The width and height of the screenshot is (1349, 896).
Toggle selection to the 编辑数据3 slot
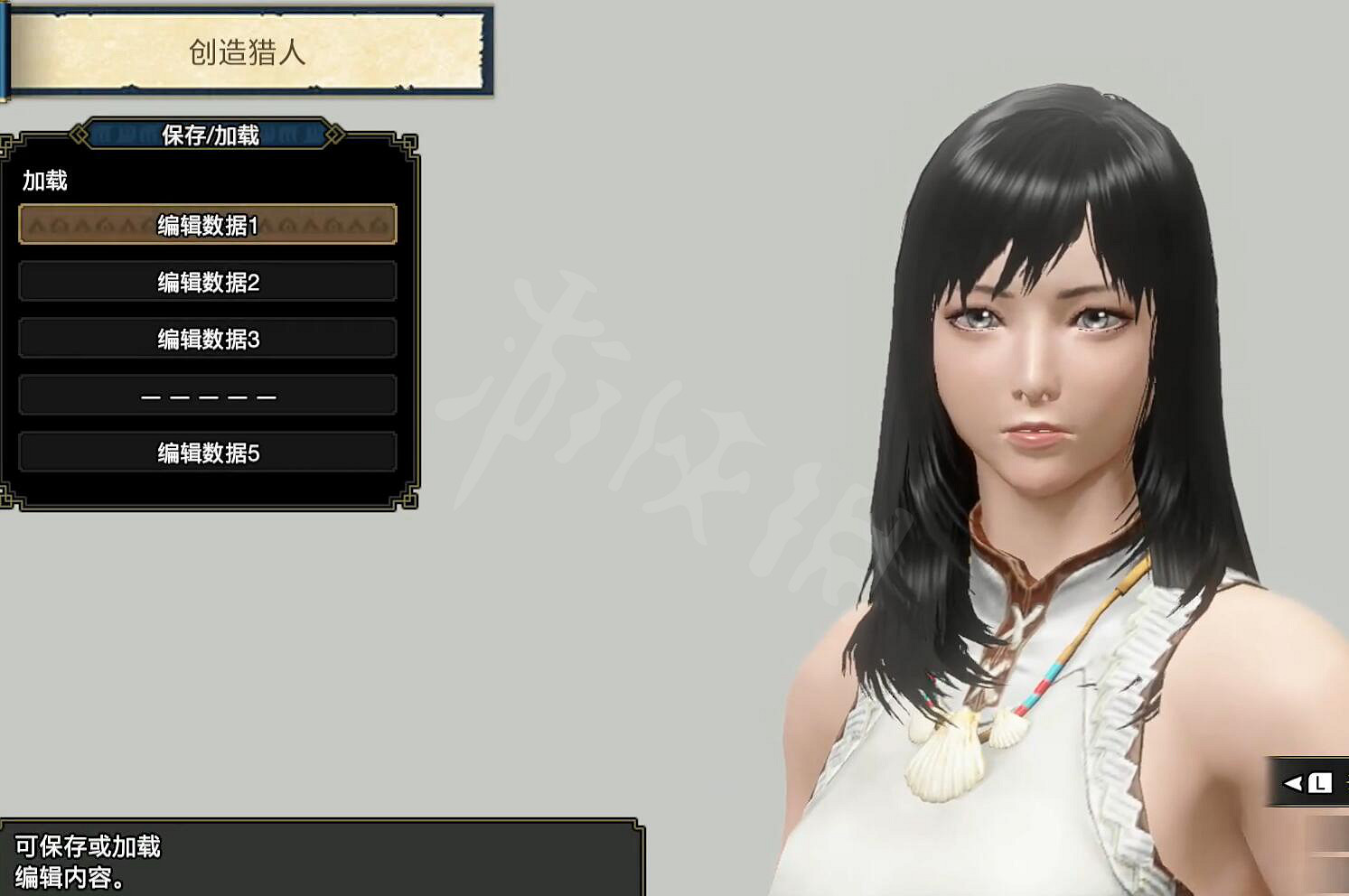coord(208,338)
